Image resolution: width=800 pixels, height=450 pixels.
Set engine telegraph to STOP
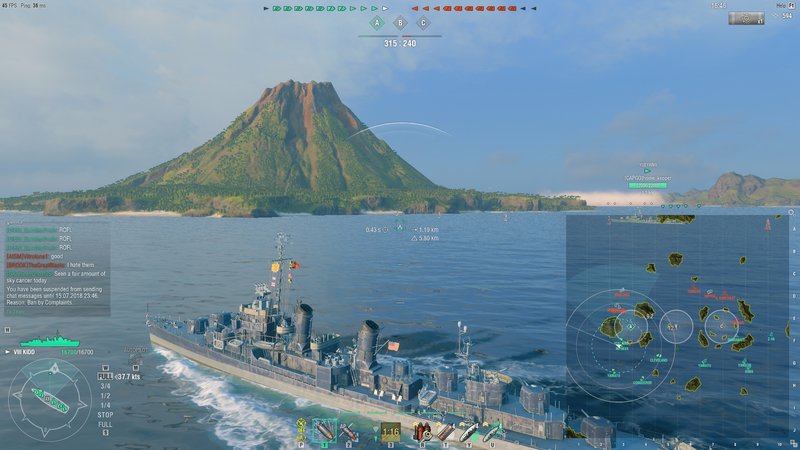105,413
